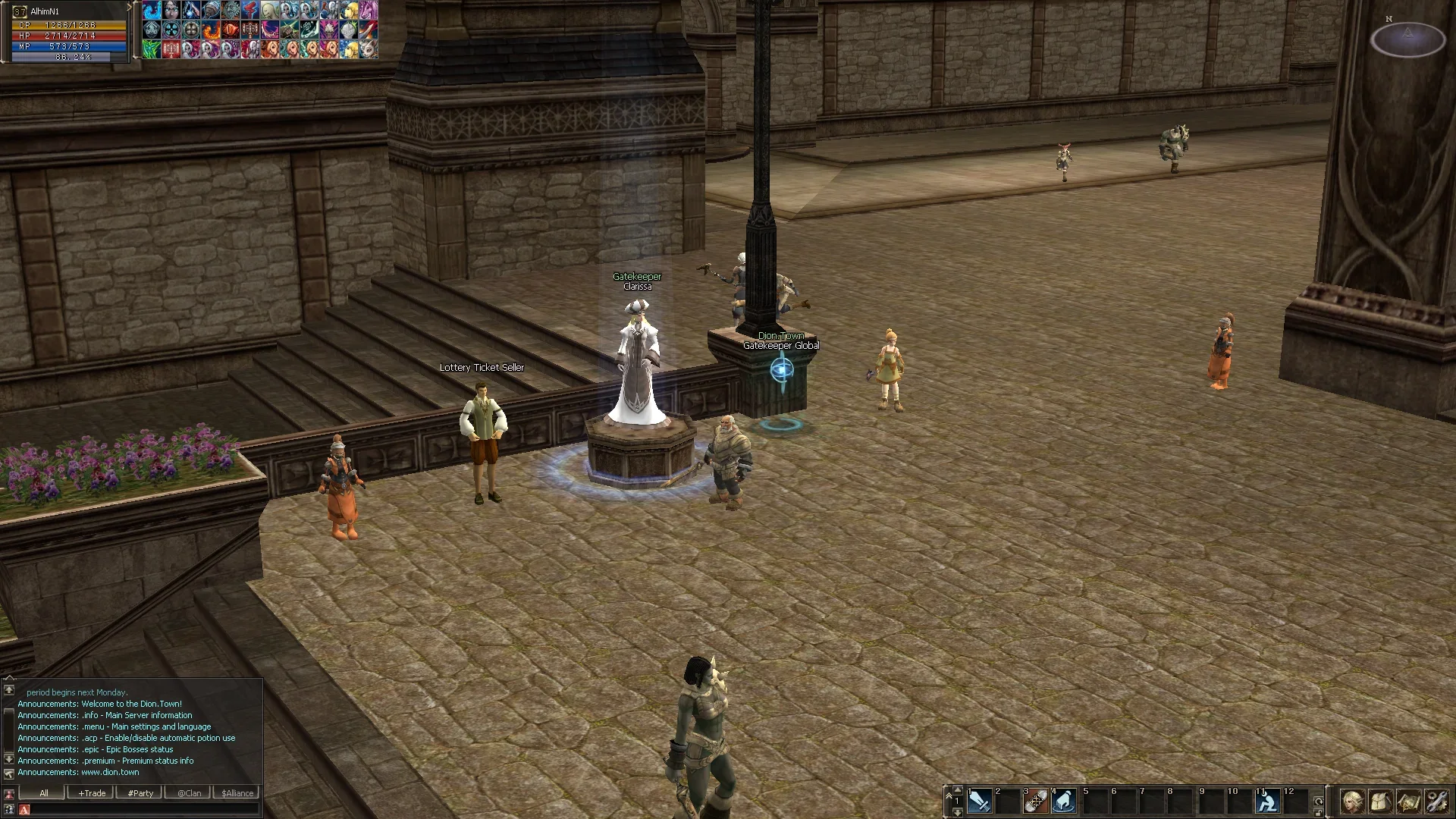Use the bandage item in hotbar slot 3
The height and width of the screenshot is (819, 1456).
1036,801
